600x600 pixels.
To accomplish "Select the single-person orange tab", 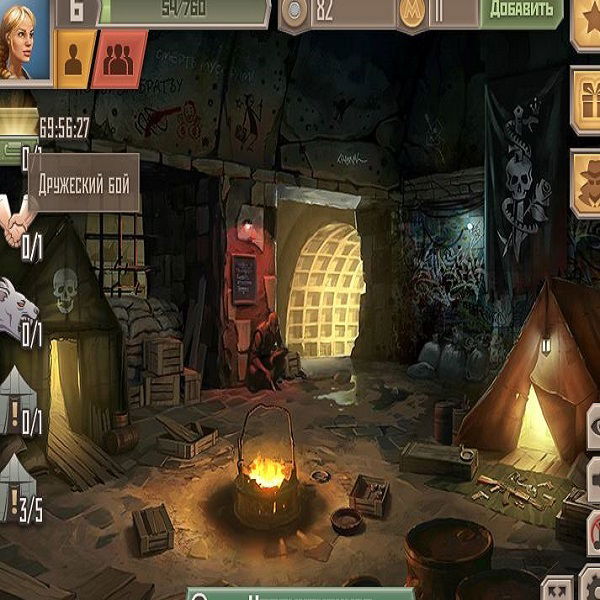I will (74, 61).
